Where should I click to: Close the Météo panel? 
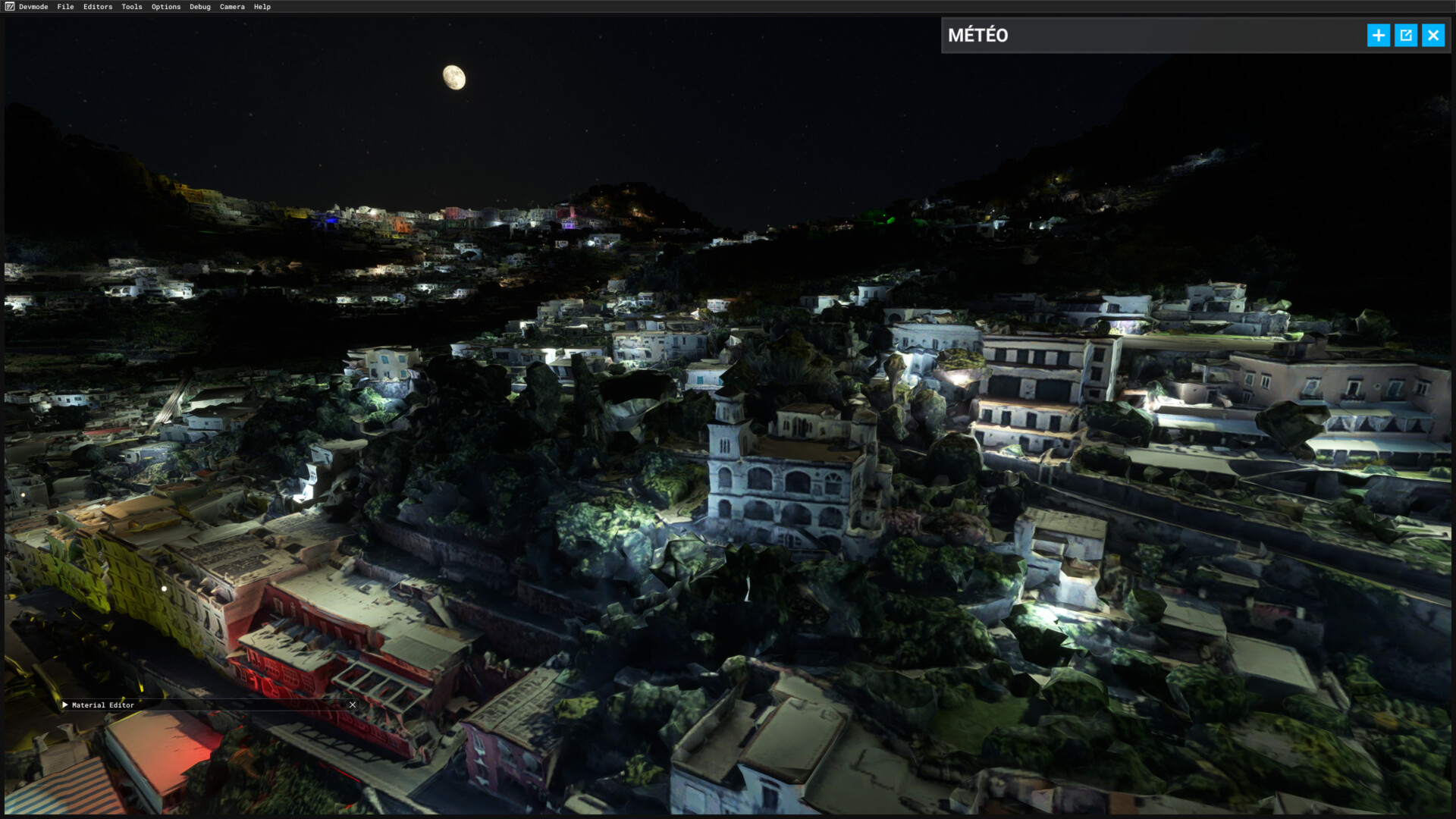click(1432, 36)
